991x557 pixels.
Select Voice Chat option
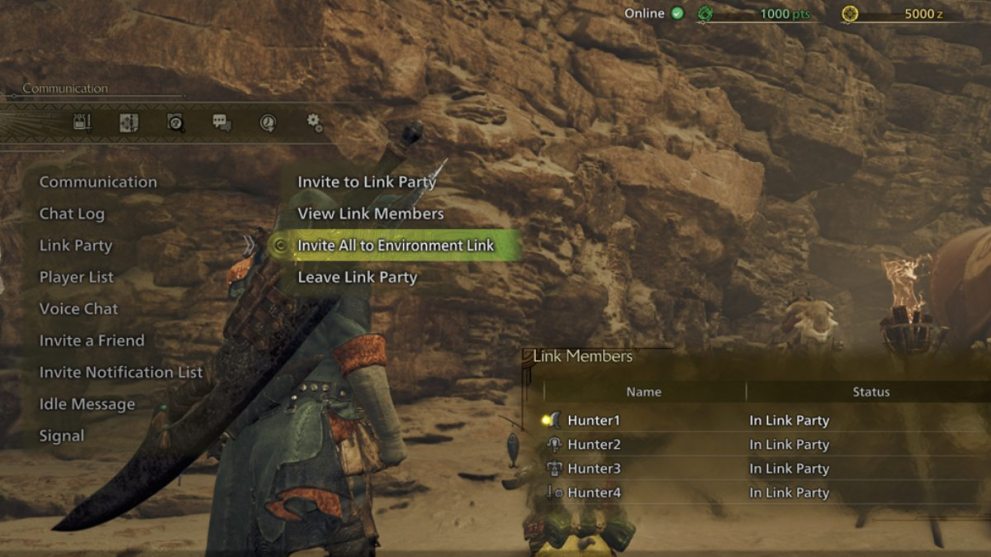(x=79, y=309)
